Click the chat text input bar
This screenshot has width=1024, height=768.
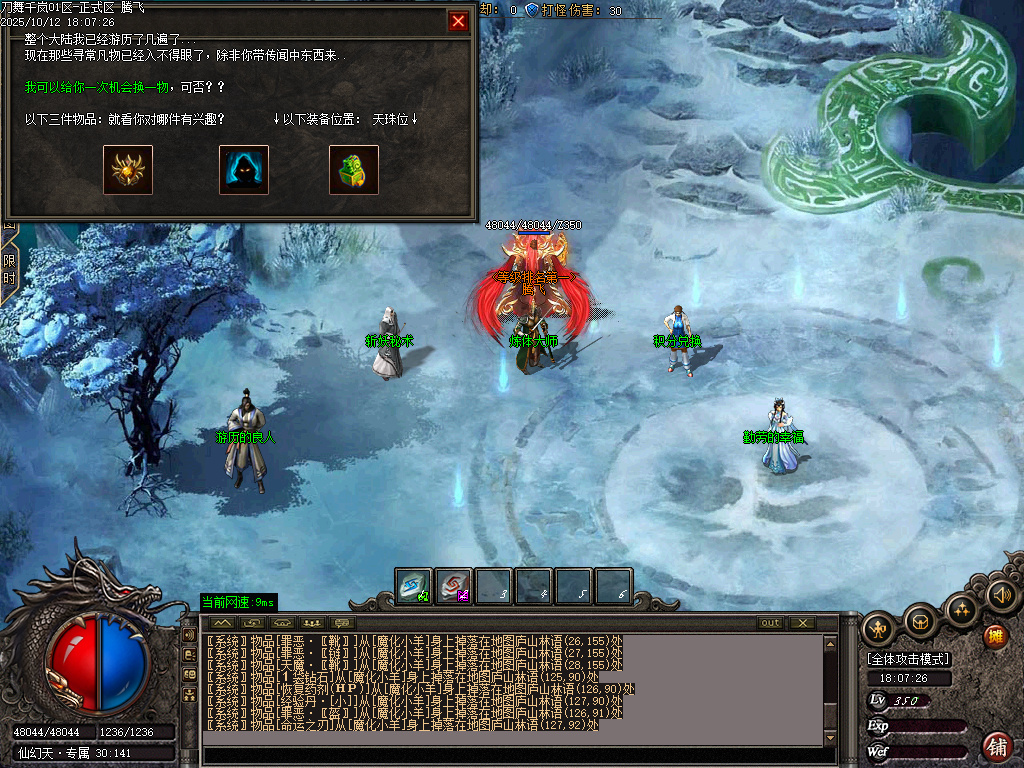pos(515,755)
